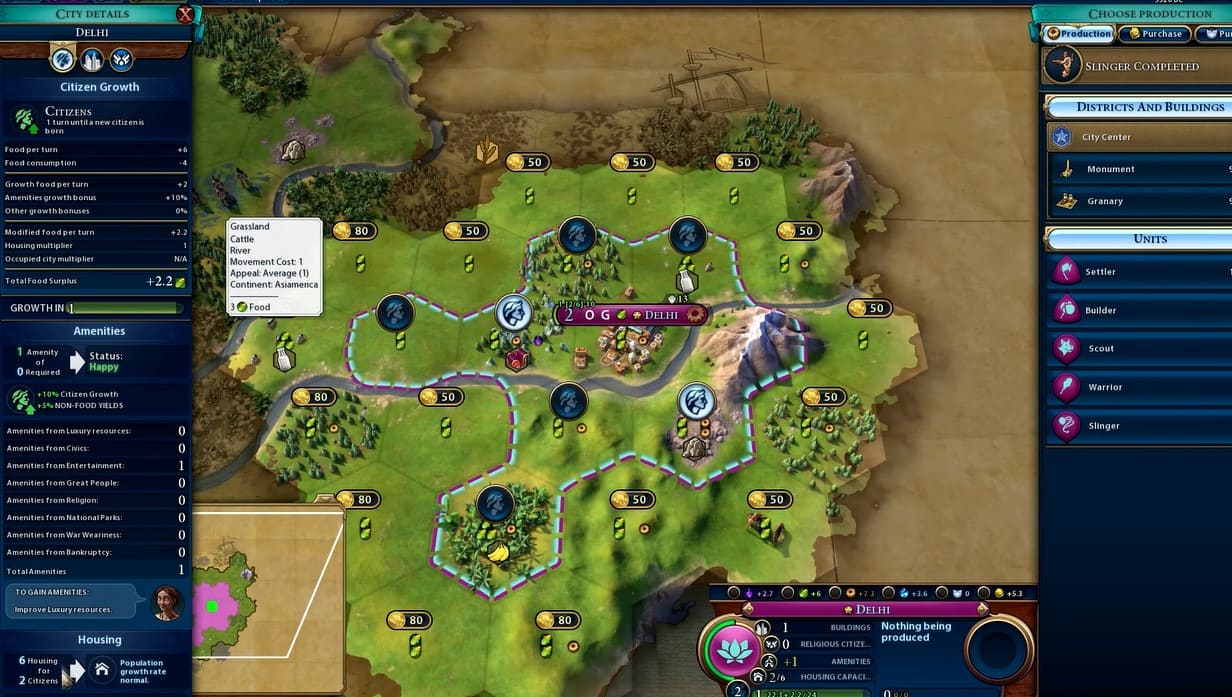Open the empty production circle in city panel

(999, 650)
